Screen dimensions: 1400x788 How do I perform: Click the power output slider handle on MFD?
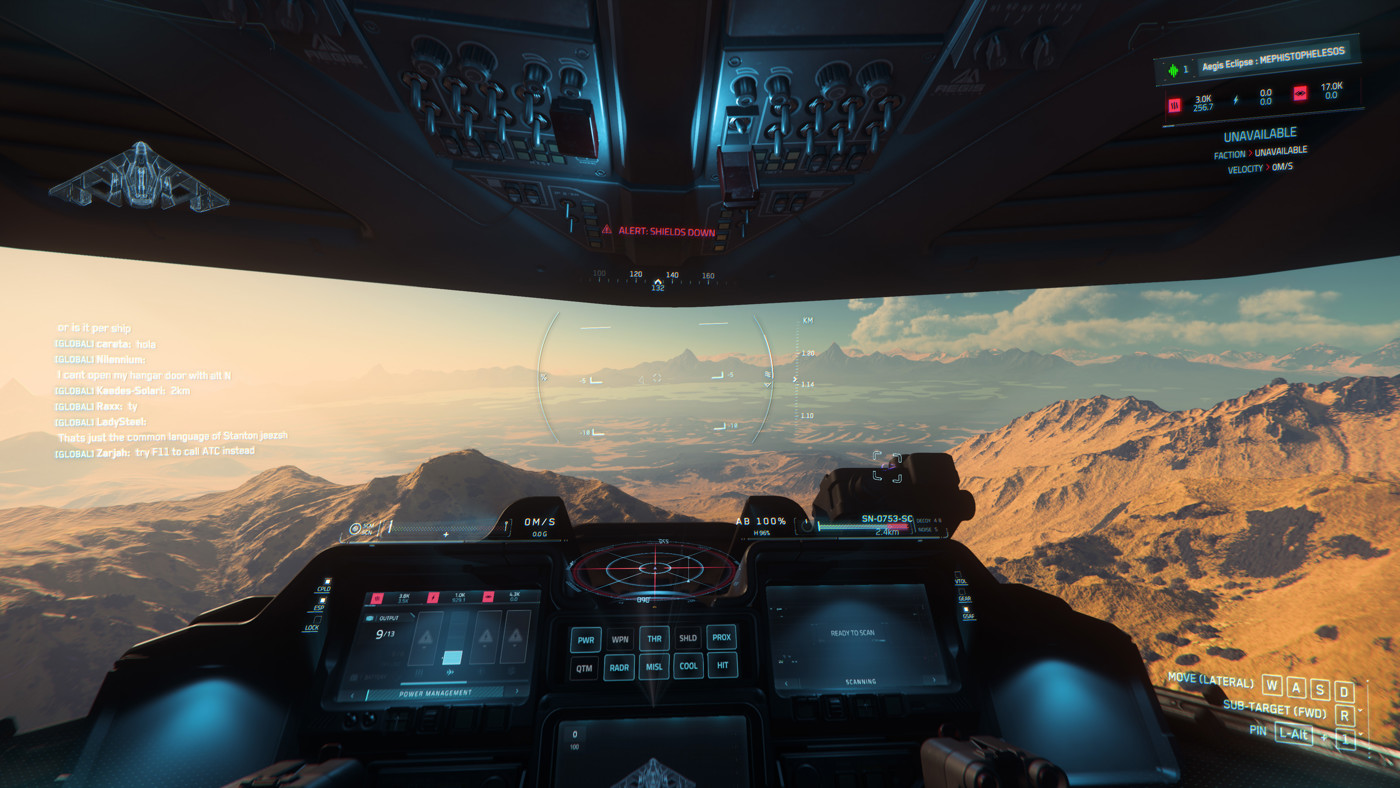(x=451, y=657)
